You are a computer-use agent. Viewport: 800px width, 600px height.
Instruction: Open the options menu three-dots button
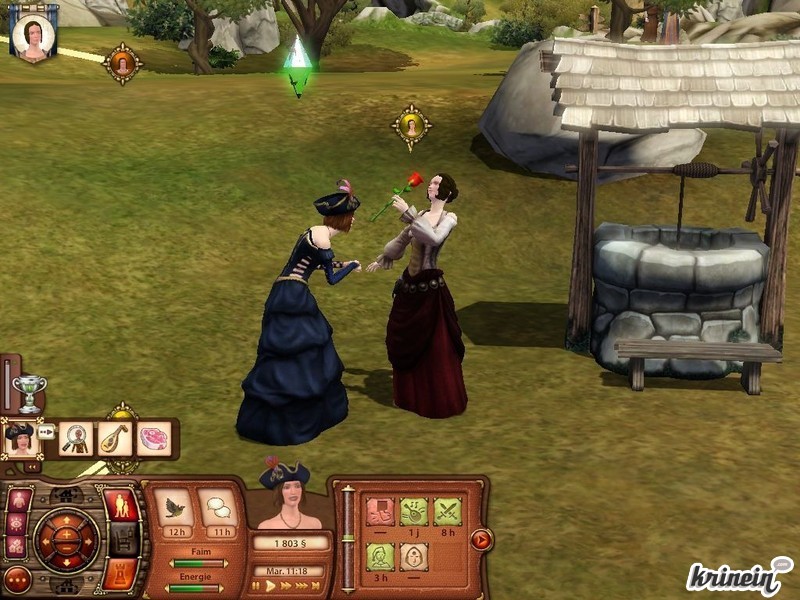tap(17, 579)
